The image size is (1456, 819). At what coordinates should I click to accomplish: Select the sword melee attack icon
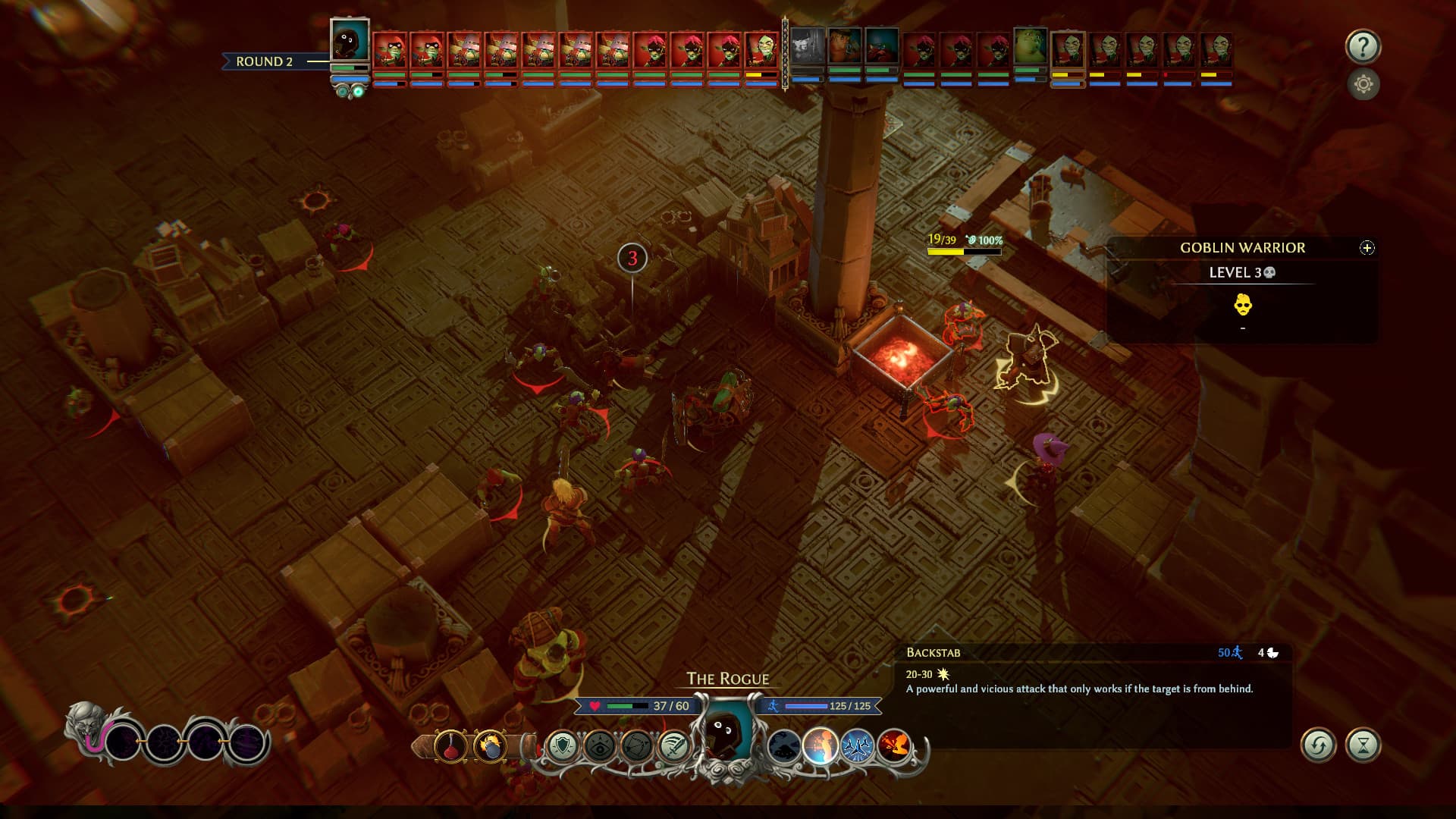click(675, 747)
